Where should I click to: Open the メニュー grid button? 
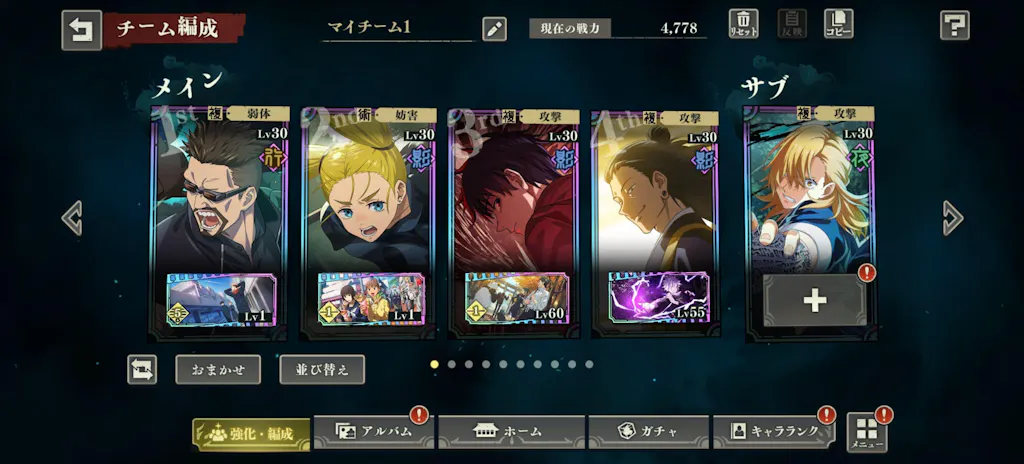click(866, 432)
